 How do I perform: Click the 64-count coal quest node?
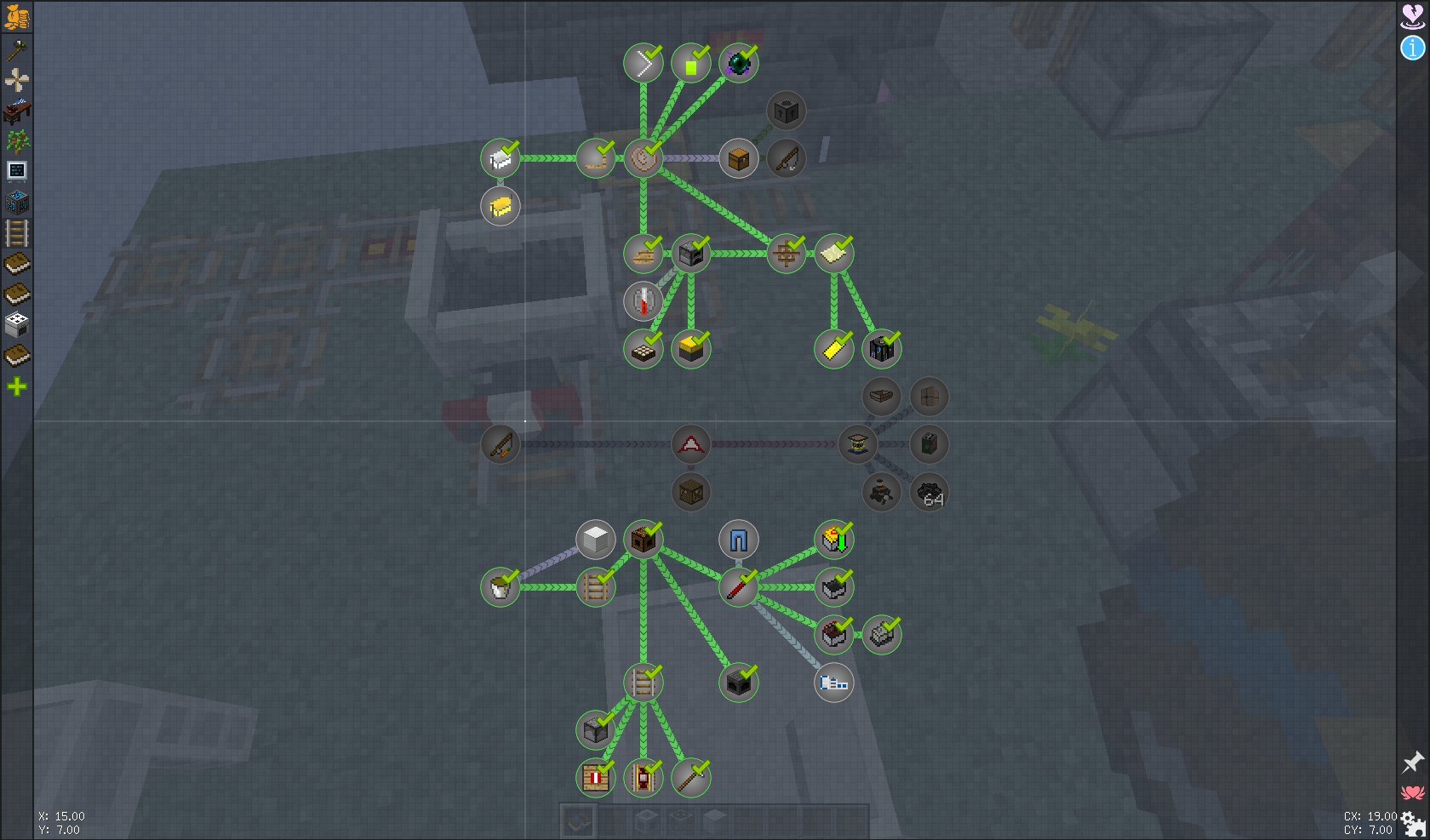tap(930, 492)
